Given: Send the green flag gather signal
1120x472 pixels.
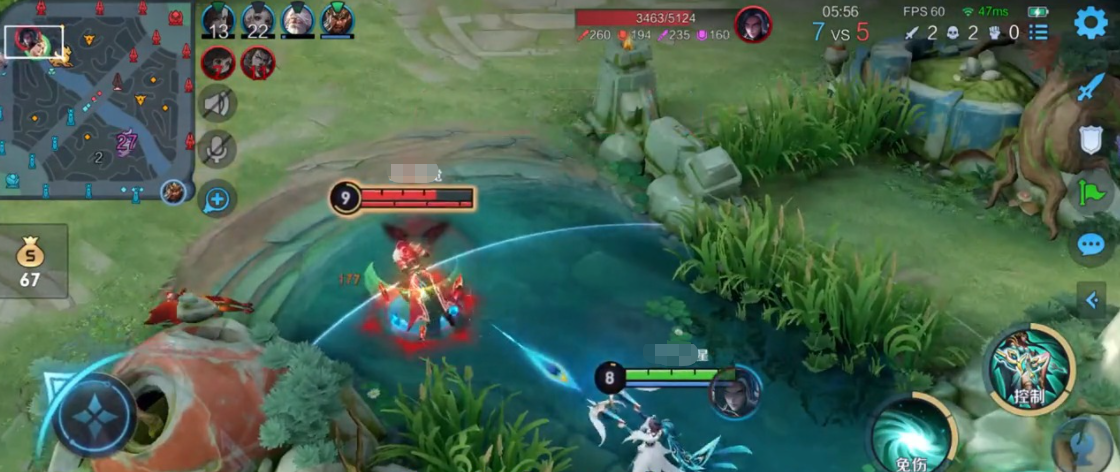Looking at the screenshot, I should [x=1090, y=191].
